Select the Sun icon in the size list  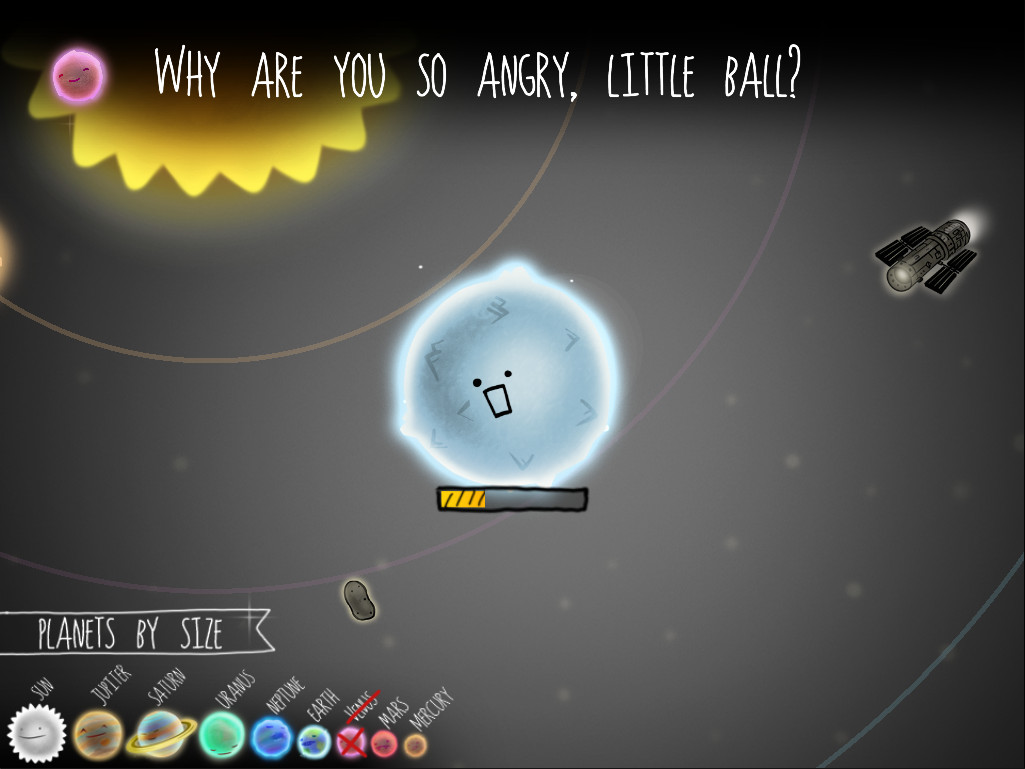tap(37, 735)
